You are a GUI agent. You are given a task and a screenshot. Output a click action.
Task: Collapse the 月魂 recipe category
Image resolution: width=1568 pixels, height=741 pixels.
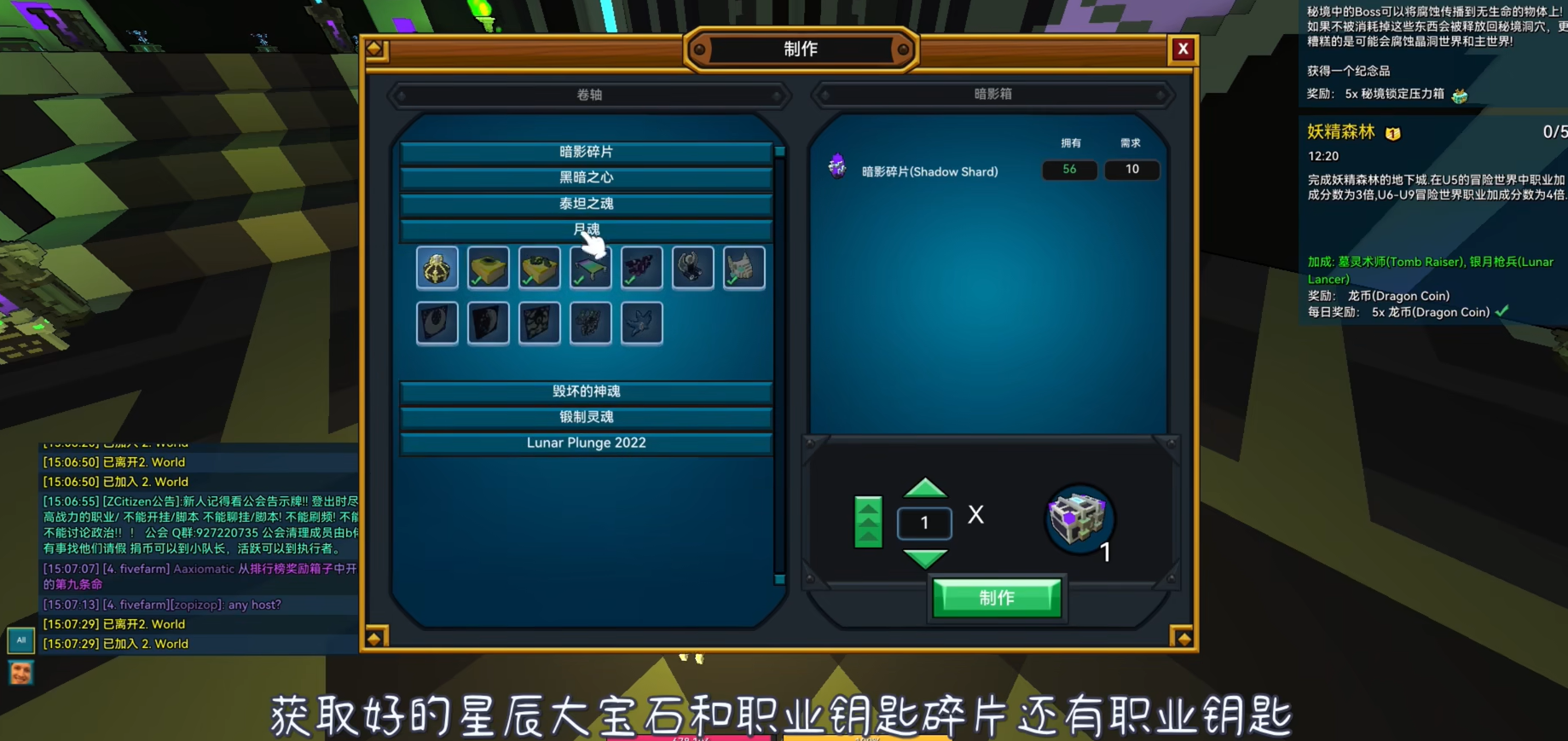tap(587, 229)
